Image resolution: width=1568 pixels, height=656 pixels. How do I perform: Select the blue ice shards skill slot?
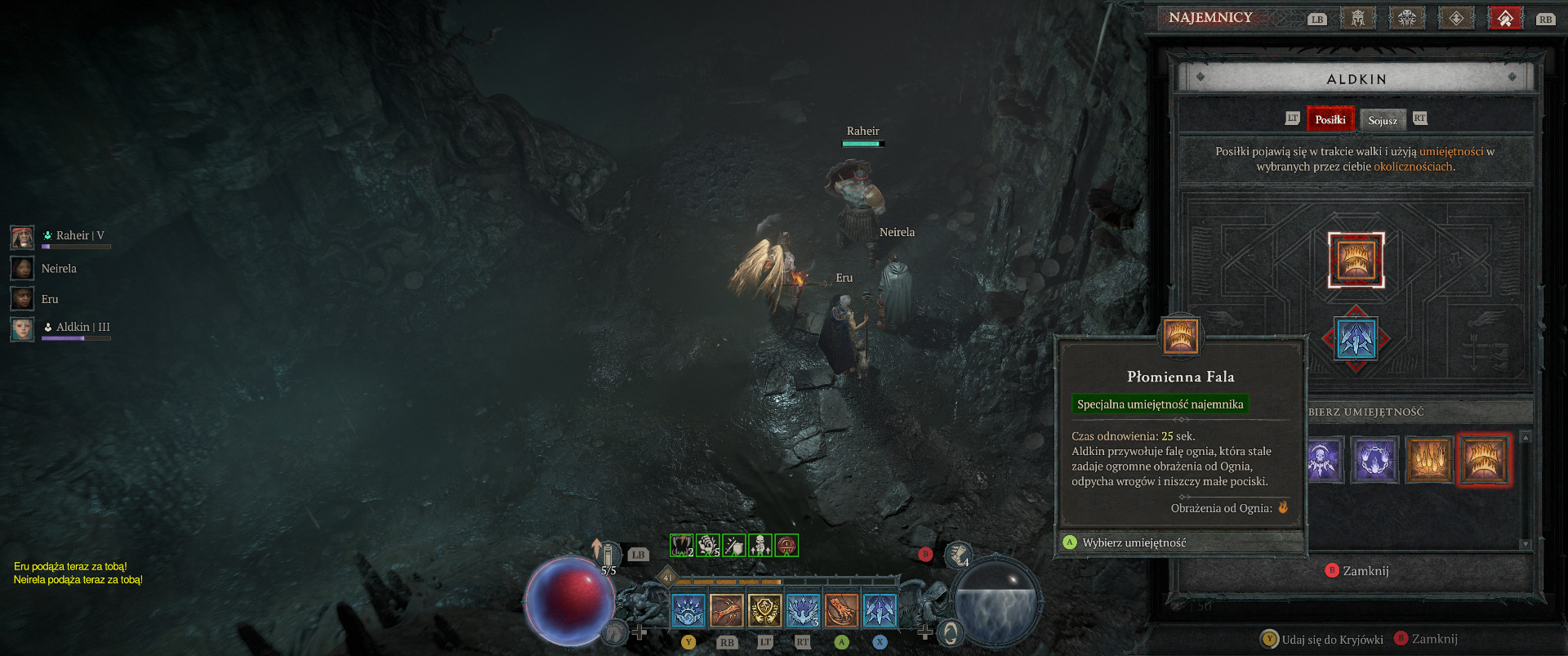coord(1356,339)
